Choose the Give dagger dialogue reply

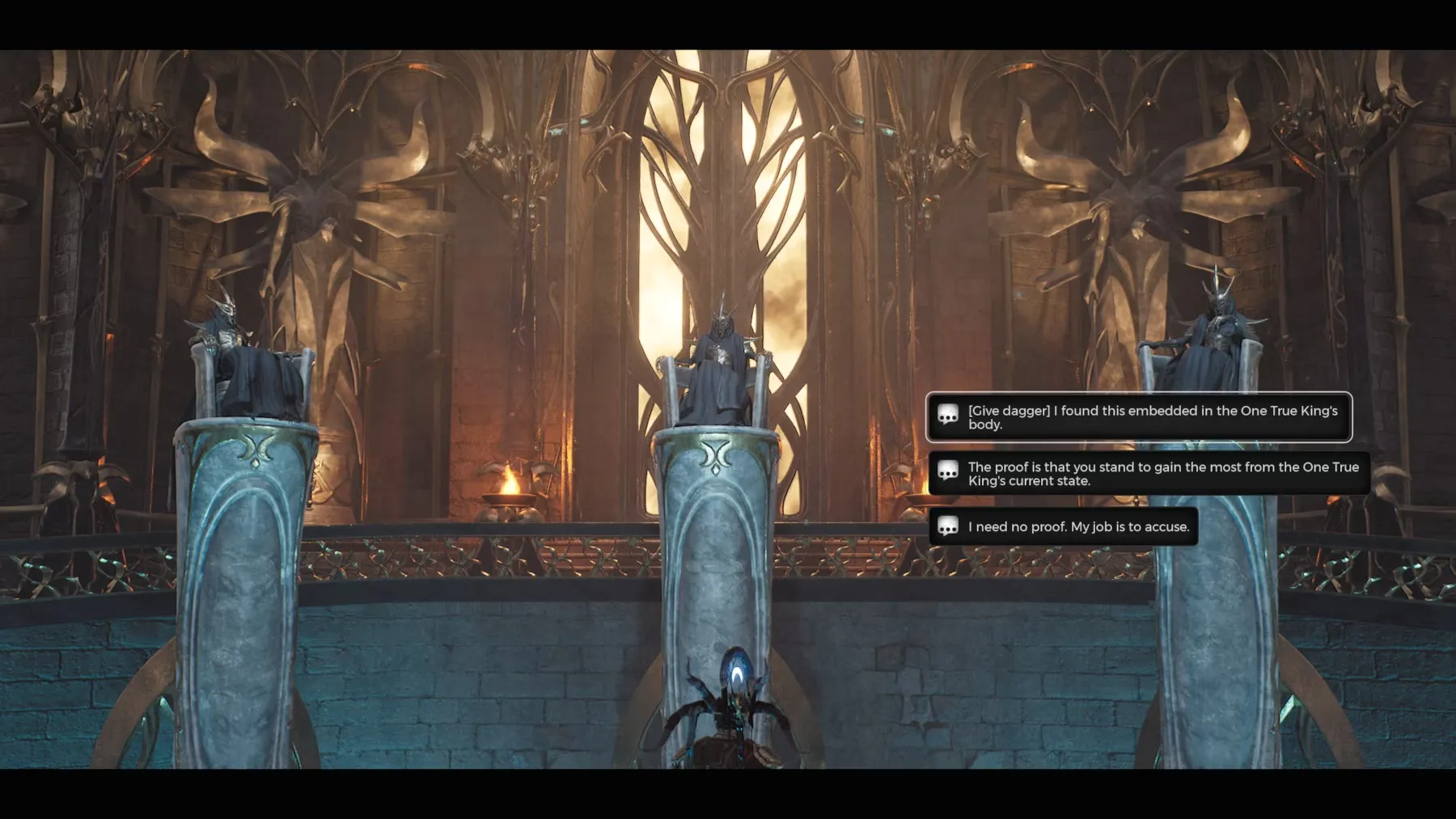1138,417
